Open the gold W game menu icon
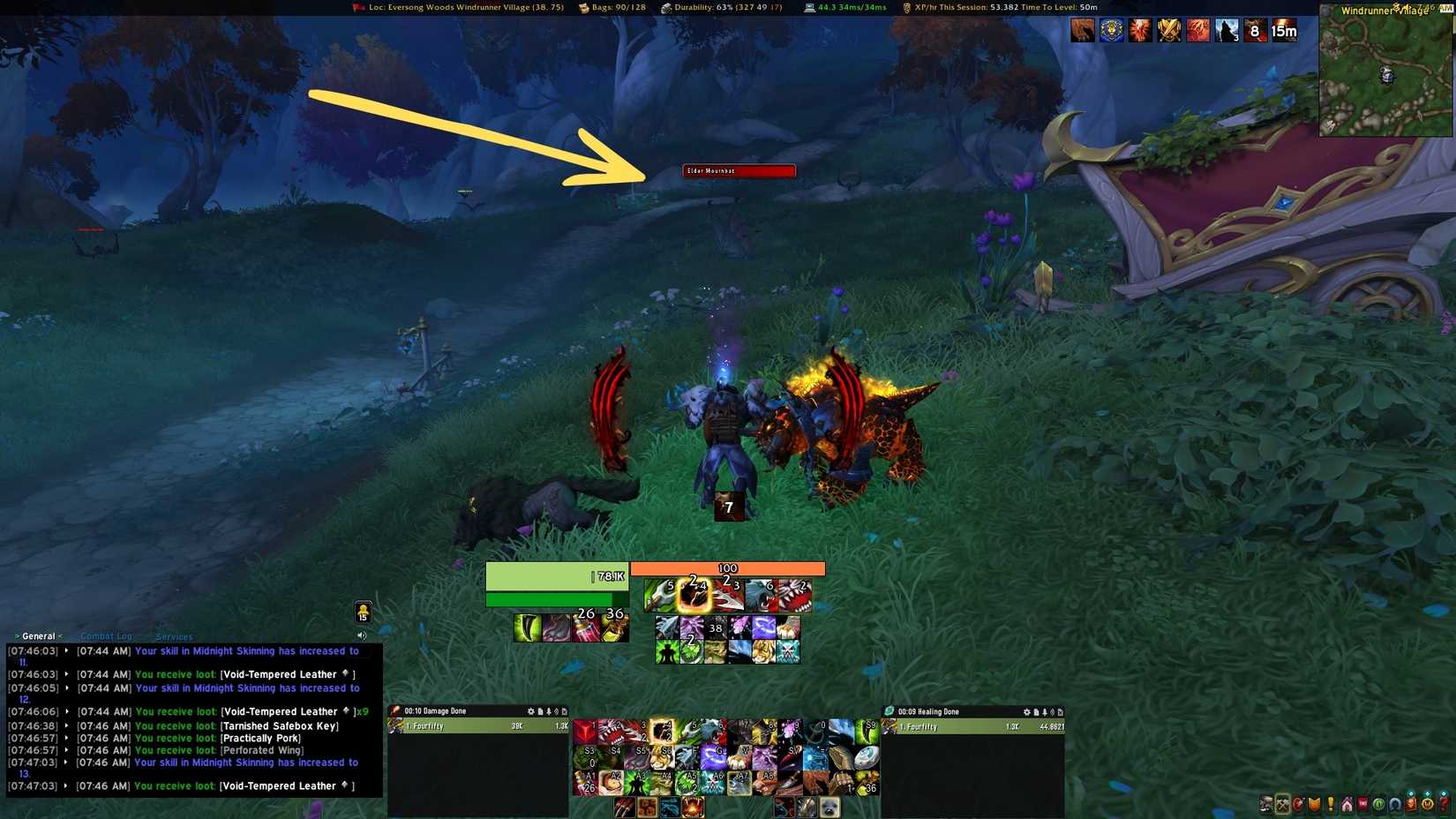This screenshot has height=819, width=1456. [x=1427, y=803]
